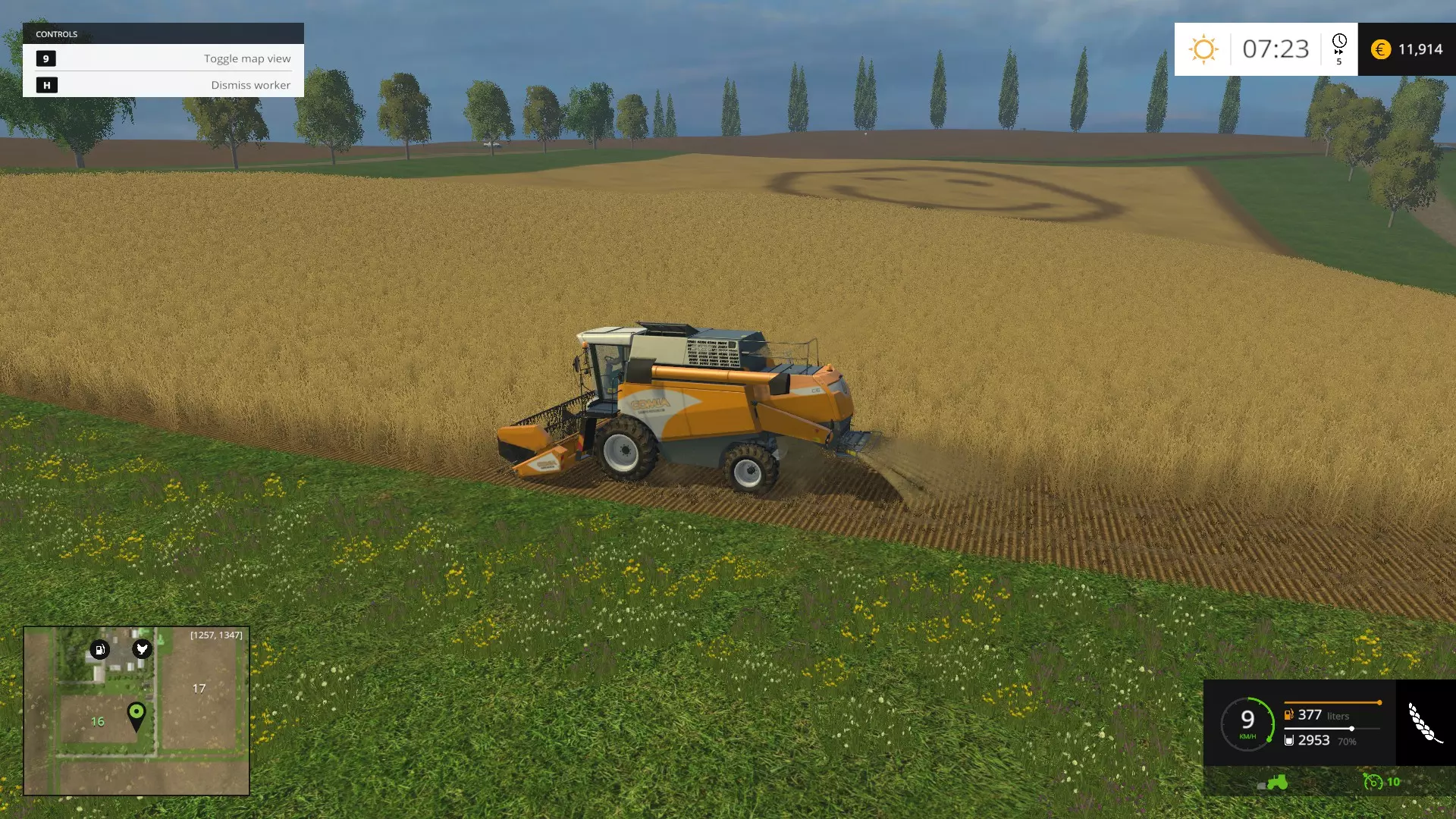Click the bird marker on the minimap
This screenshot has height=819, width=1456.
click(x=142, y=648)
